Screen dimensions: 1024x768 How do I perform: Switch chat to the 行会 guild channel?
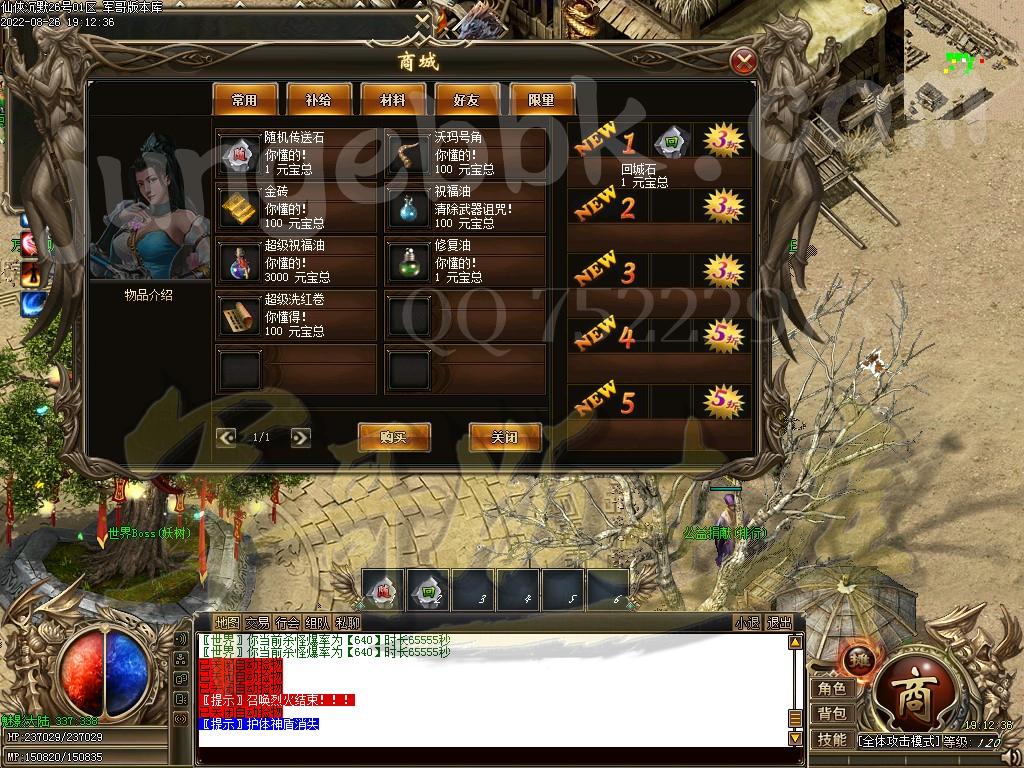pyautogui.click(x=288, y=622)
